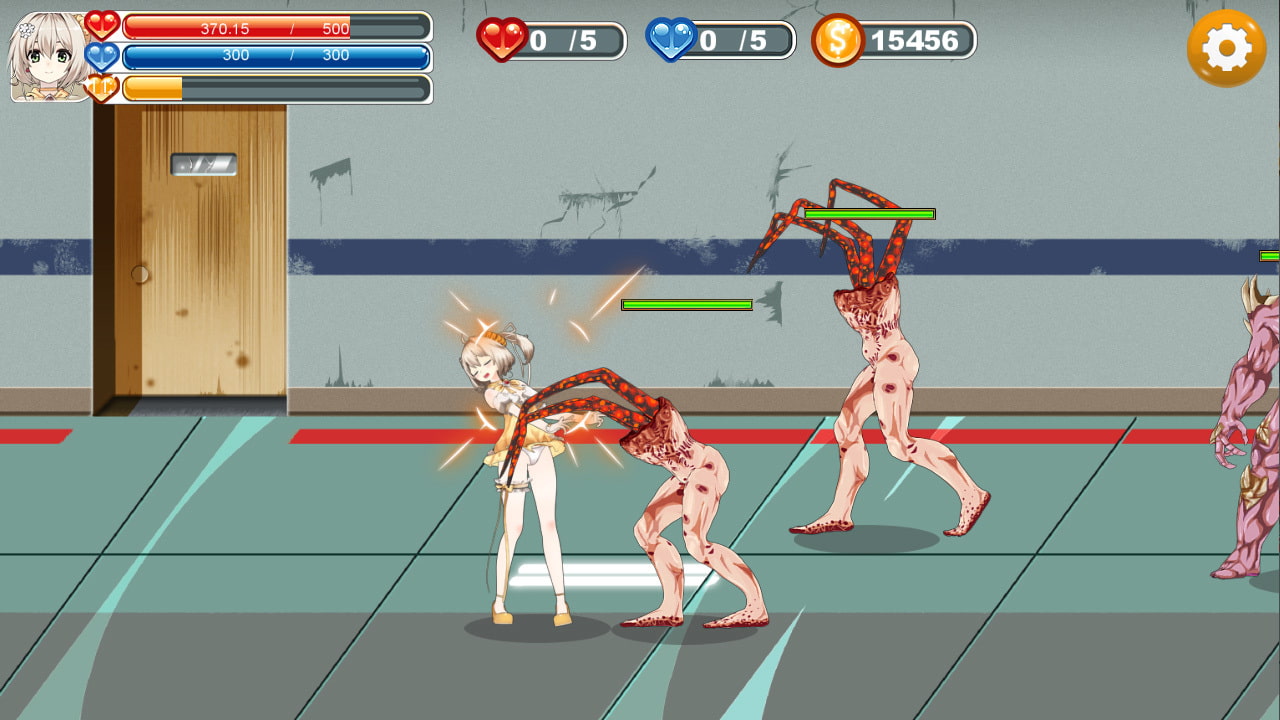Click the heroine's portrait avatar
1280x720 pixels.
point(46,58)
